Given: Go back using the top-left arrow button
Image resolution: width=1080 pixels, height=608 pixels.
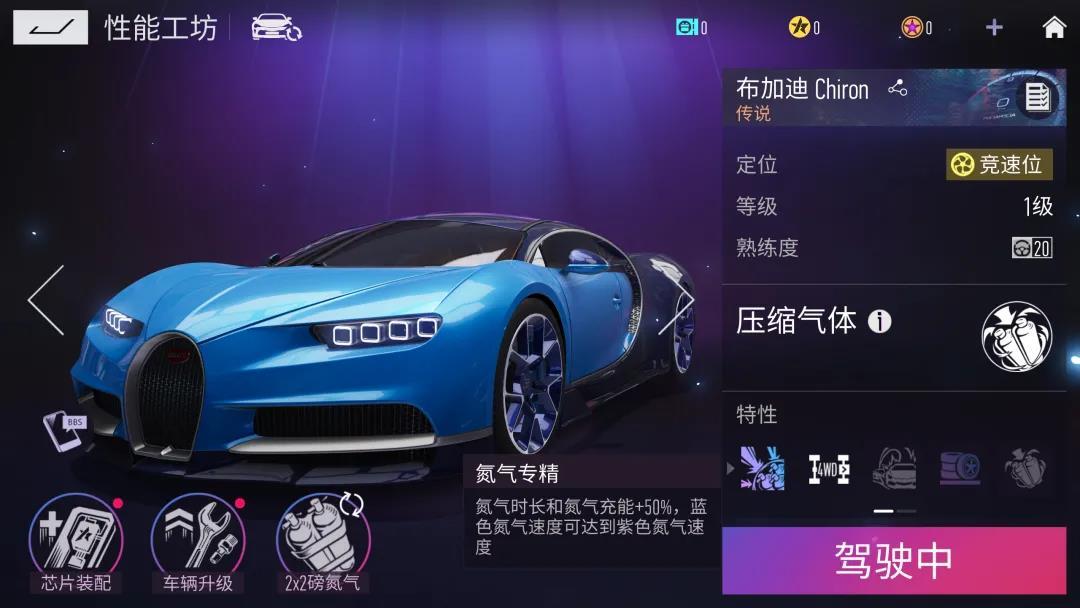Looking at the screenshot, I should click(x=50, y=27).
